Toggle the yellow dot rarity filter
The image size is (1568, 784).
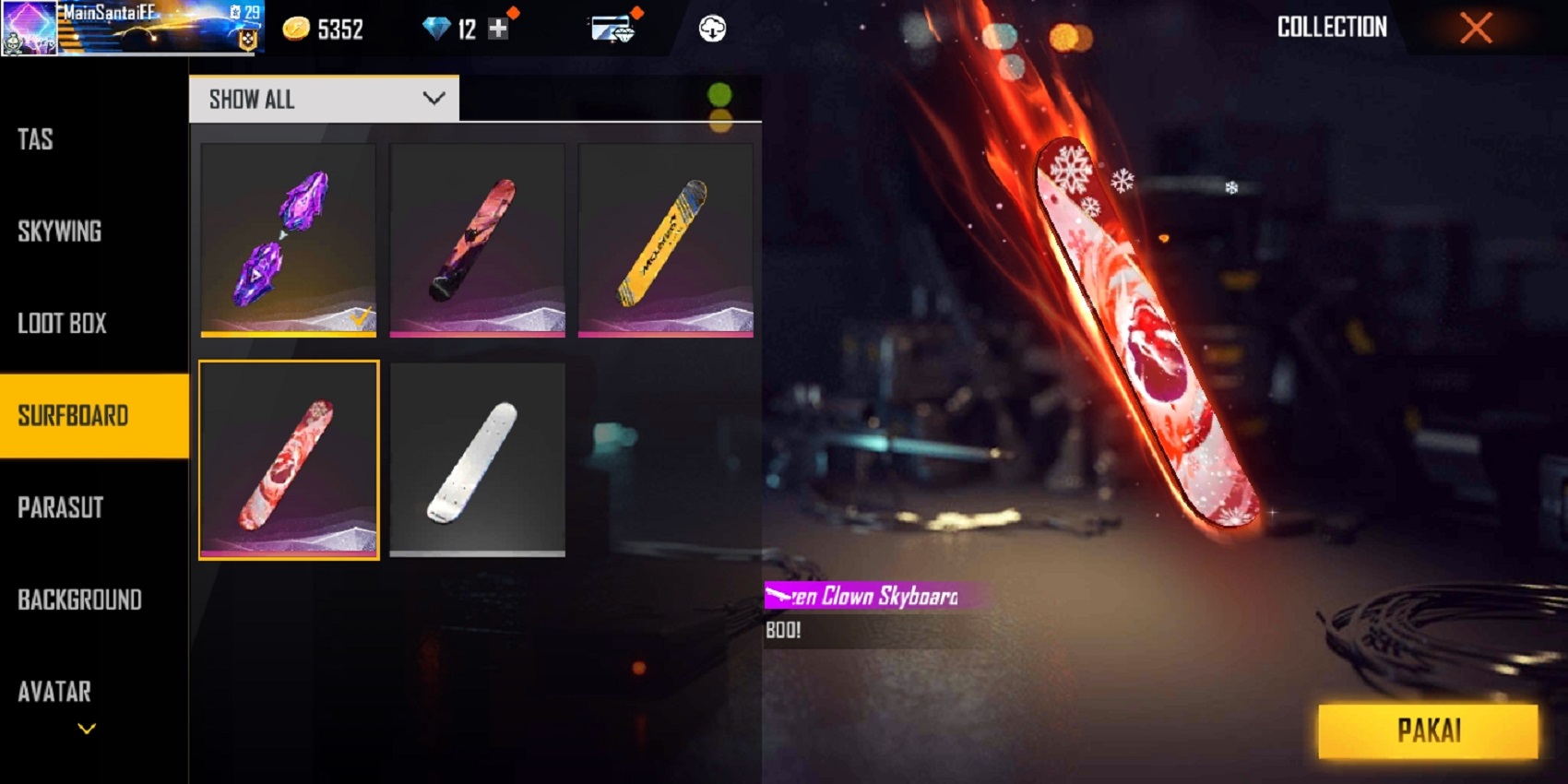point(719,120)
